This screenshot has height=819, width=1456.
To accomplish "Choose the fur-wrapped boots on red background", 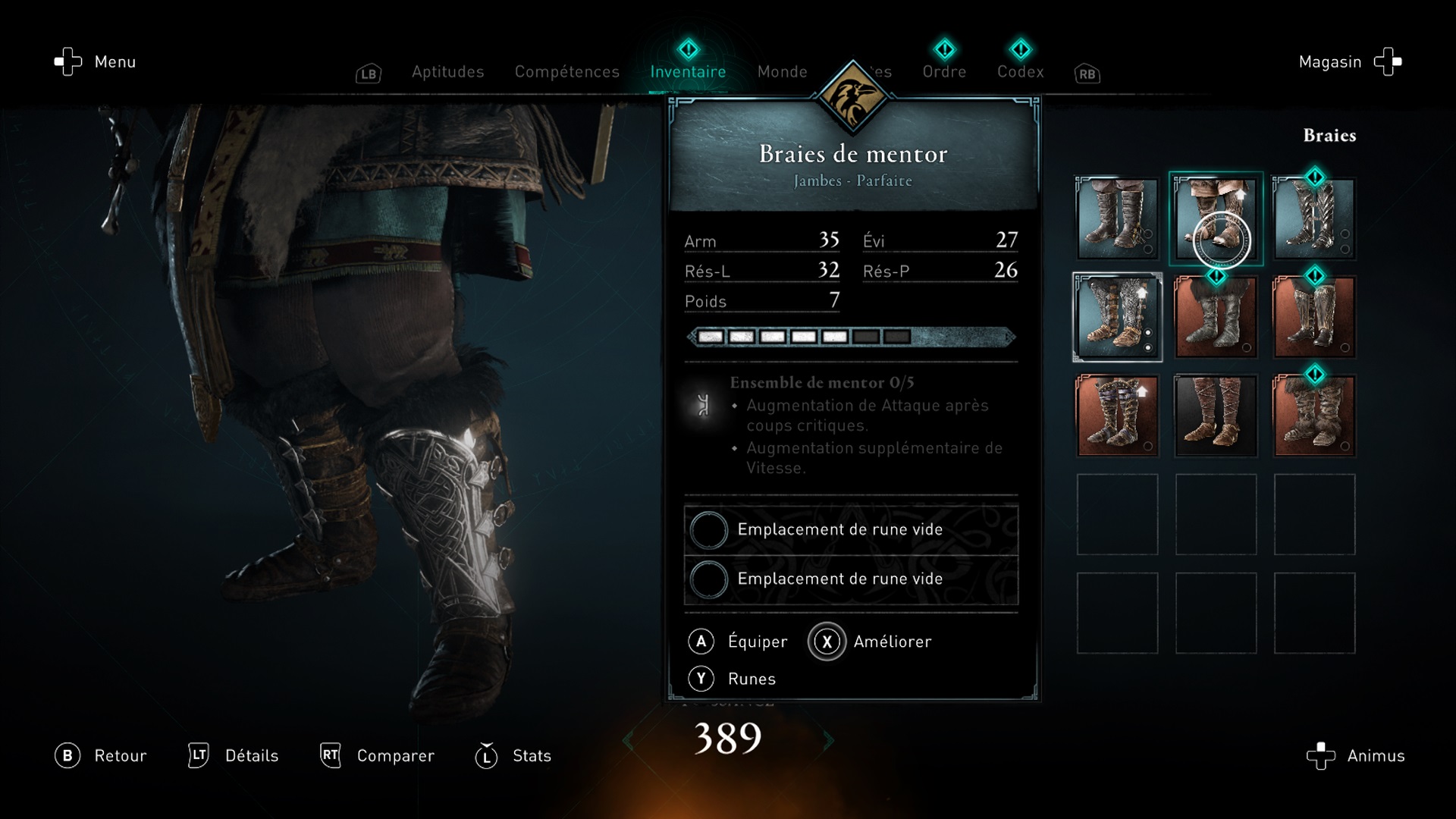I will click(1314, 416).
